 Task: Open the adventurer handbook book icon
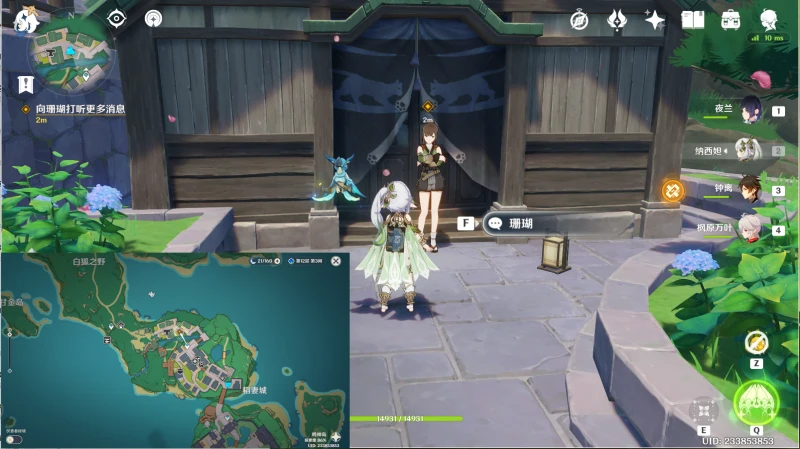point(693,19)
